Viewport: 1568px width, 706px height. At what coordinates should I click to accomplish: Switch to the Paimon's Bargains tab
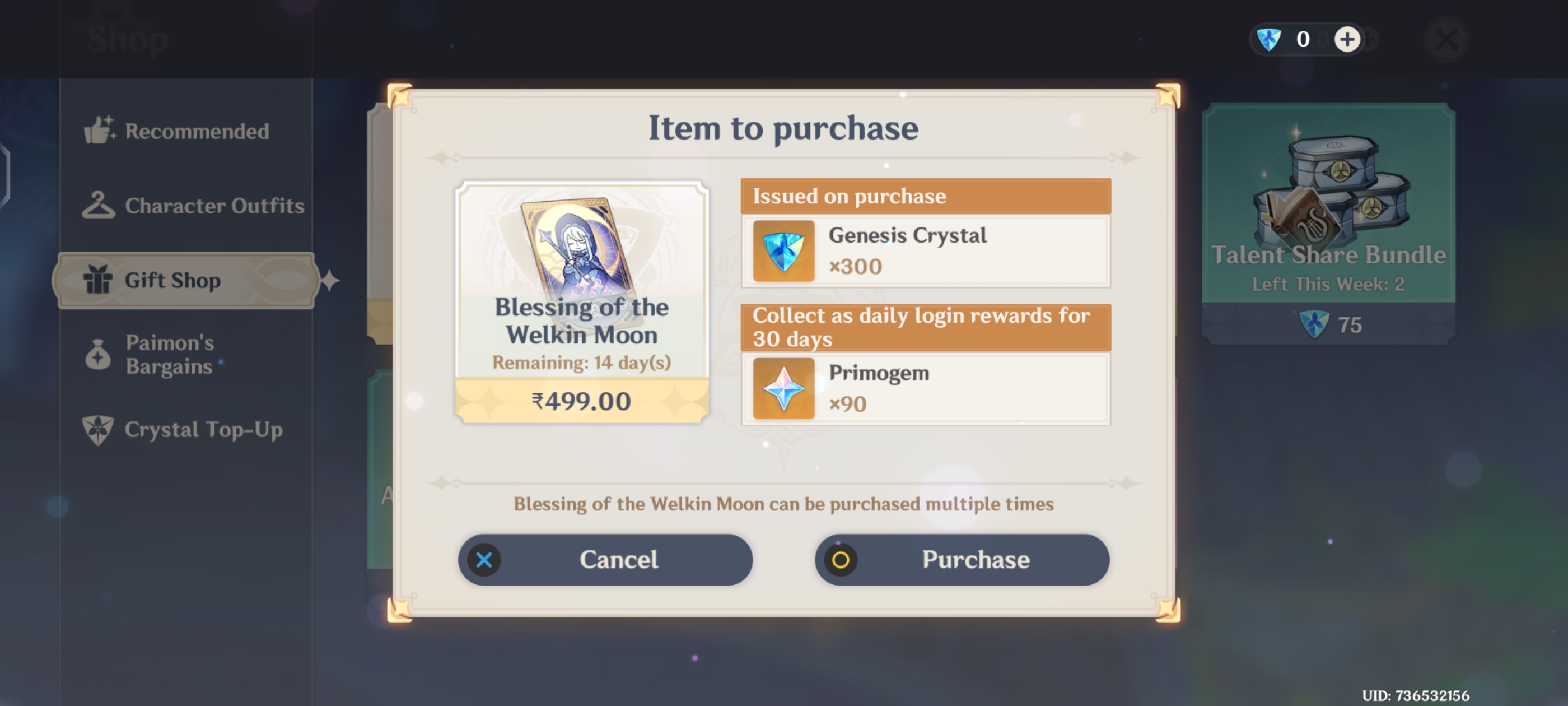point(169,355)
